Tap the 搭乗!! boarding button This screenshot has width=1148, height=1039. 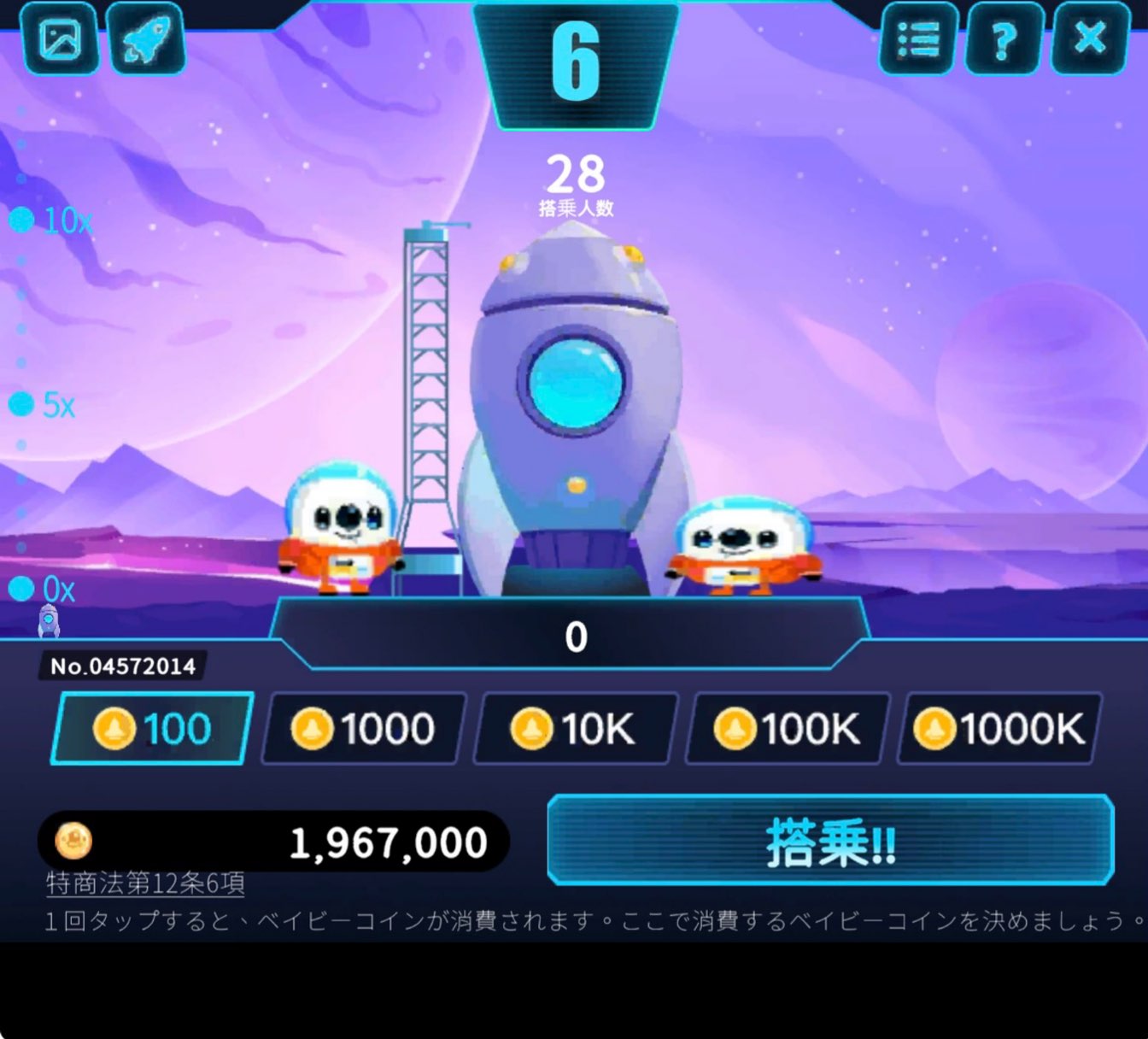point(830,841)
